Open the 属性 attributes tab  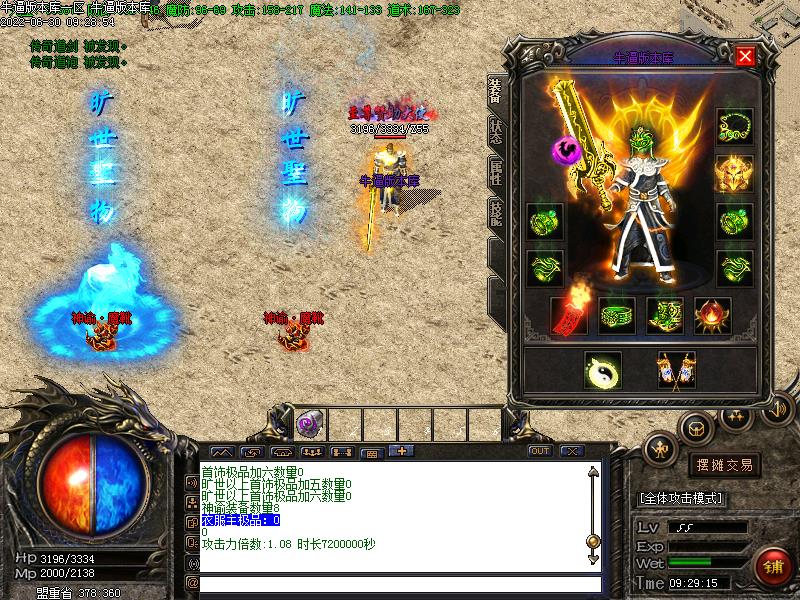click(x=495, y=172)
